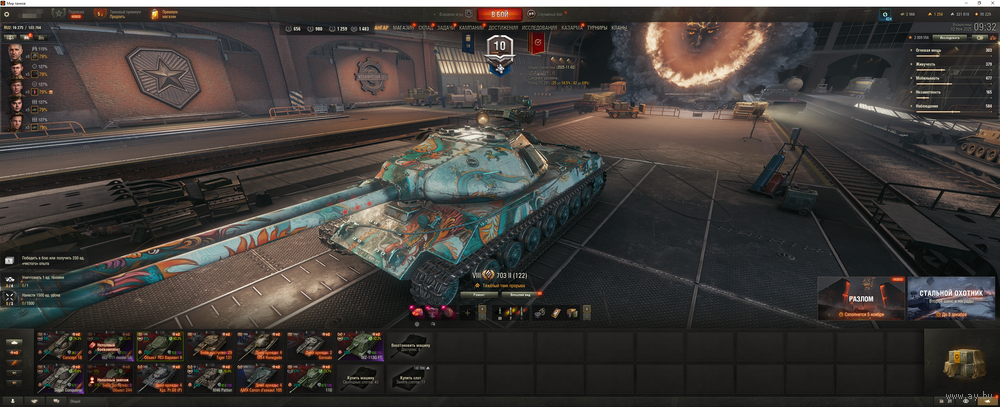Open the Восстановить машину tile

click(x=410, y=345)
